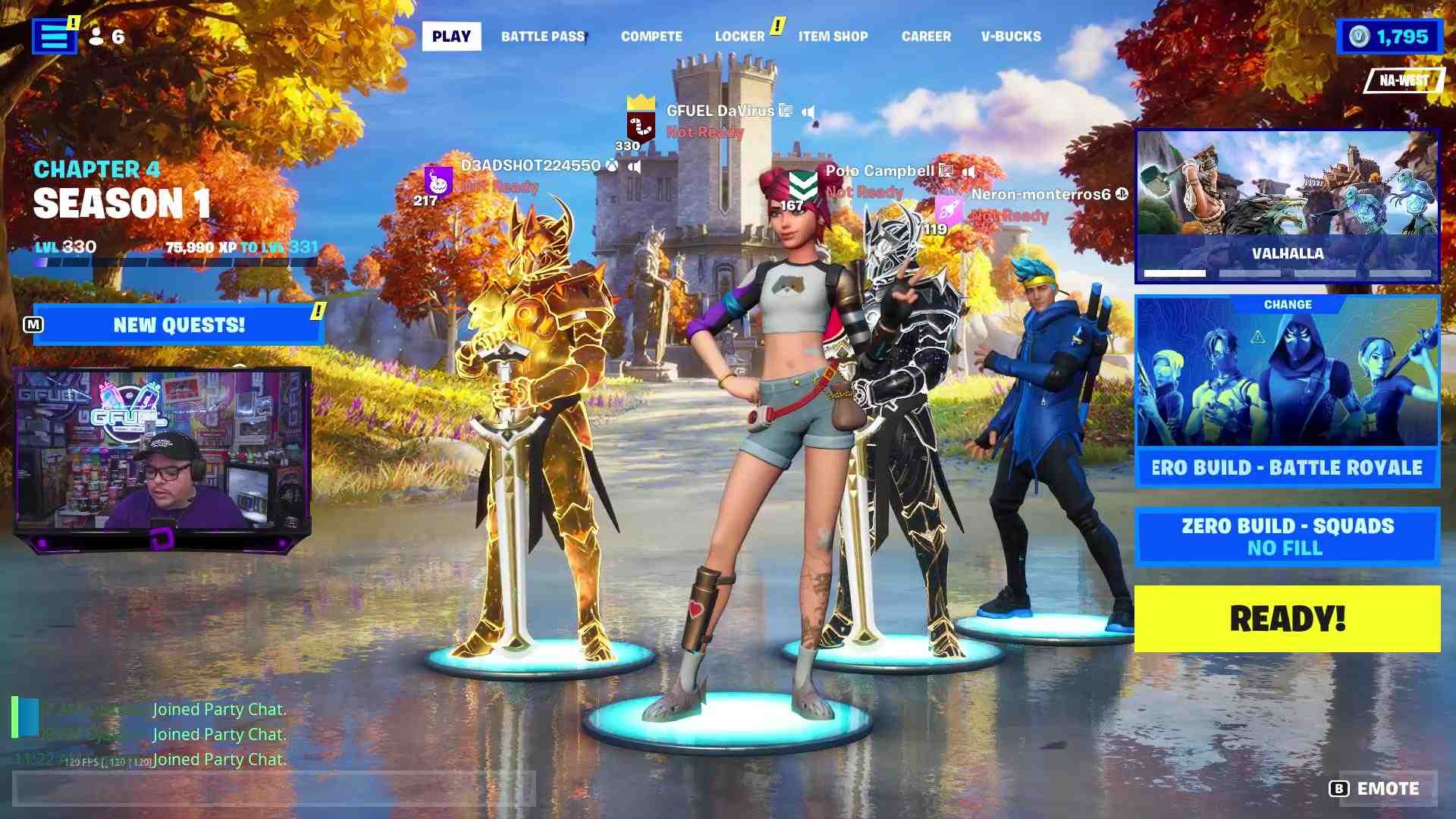Open the Item Shop tab

point(833,36)
